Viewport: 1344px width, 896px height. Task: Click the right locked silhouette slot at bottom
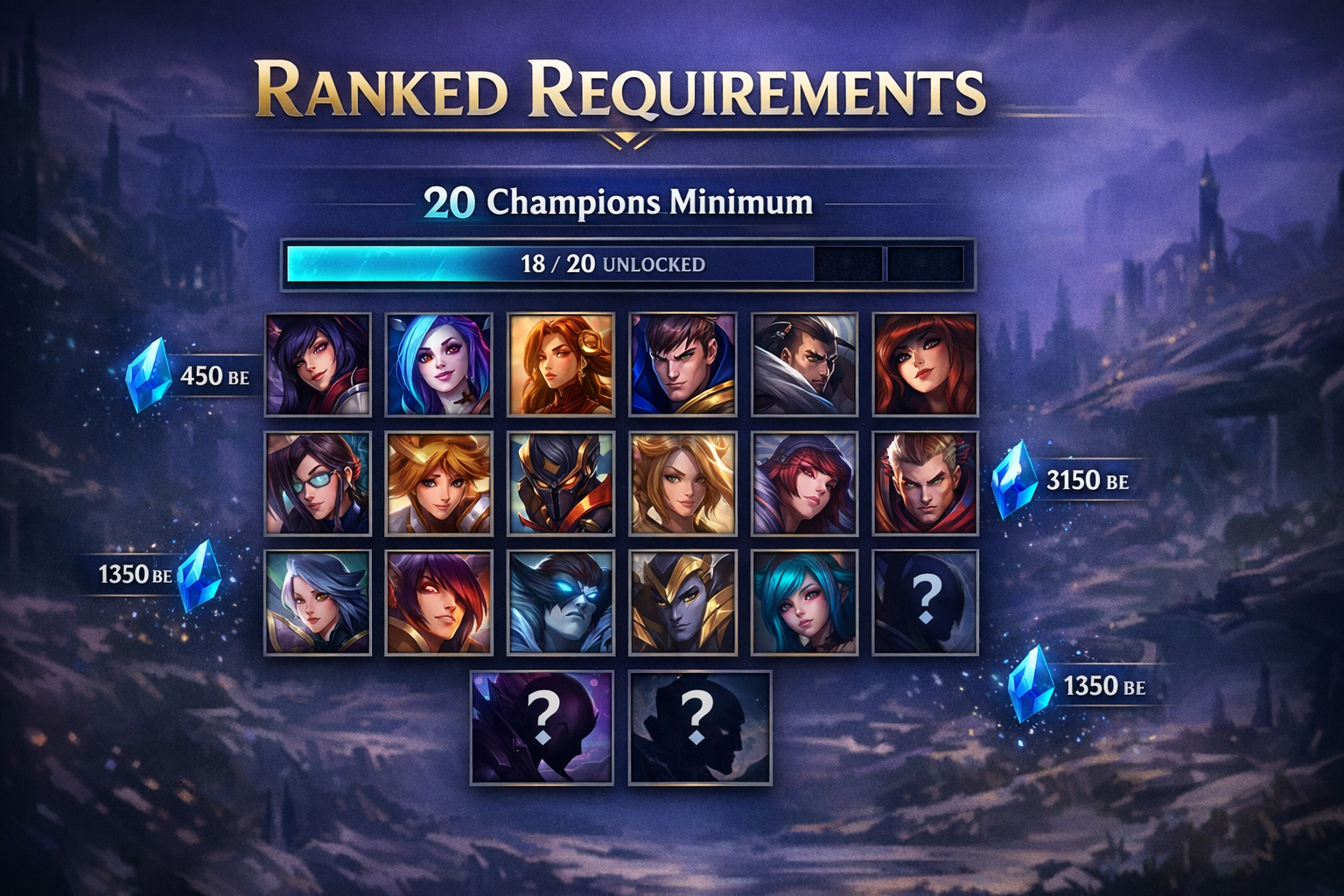point(696,726)
